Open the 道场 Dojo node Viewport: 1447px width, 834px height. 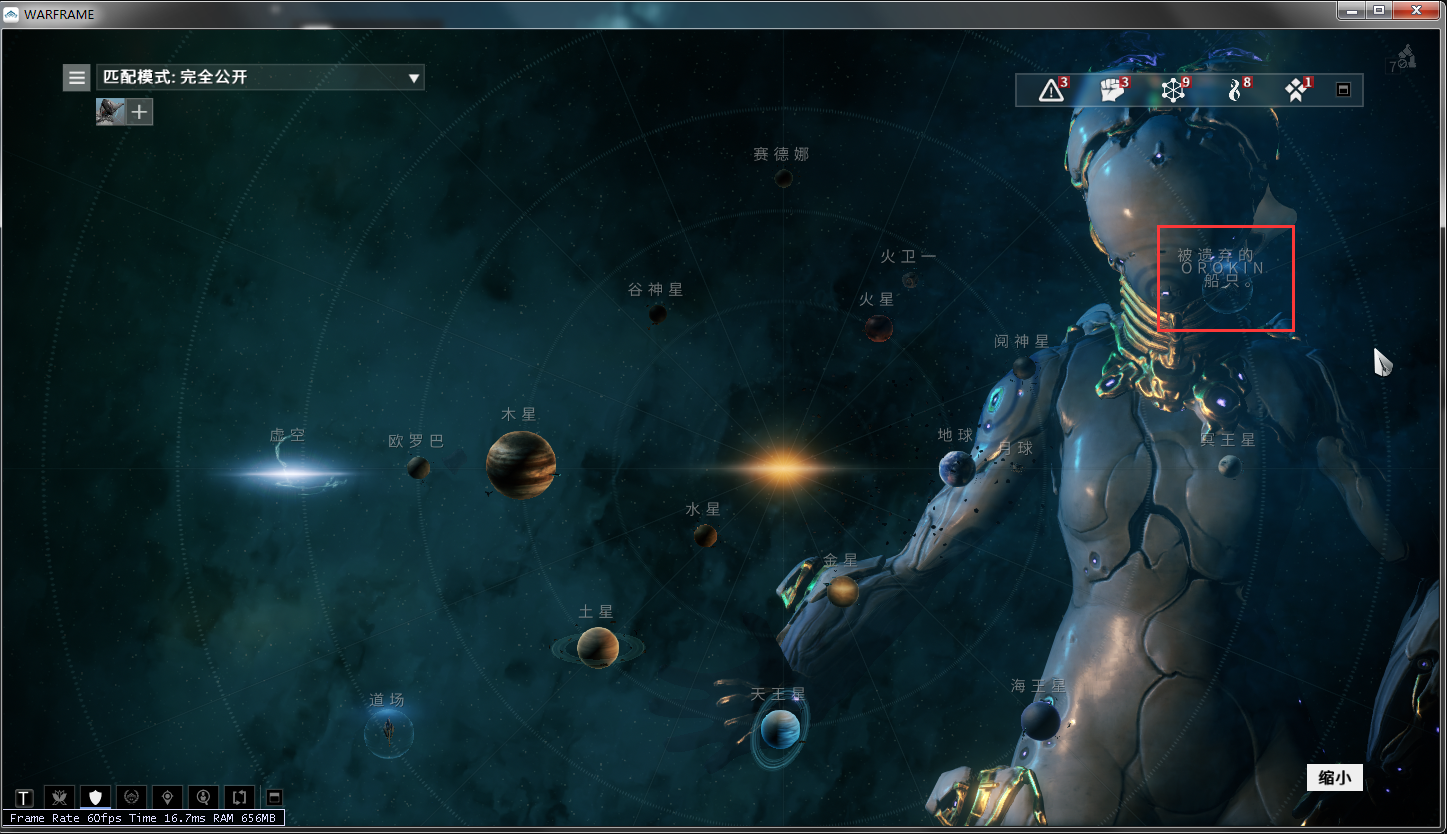[388, 731]
